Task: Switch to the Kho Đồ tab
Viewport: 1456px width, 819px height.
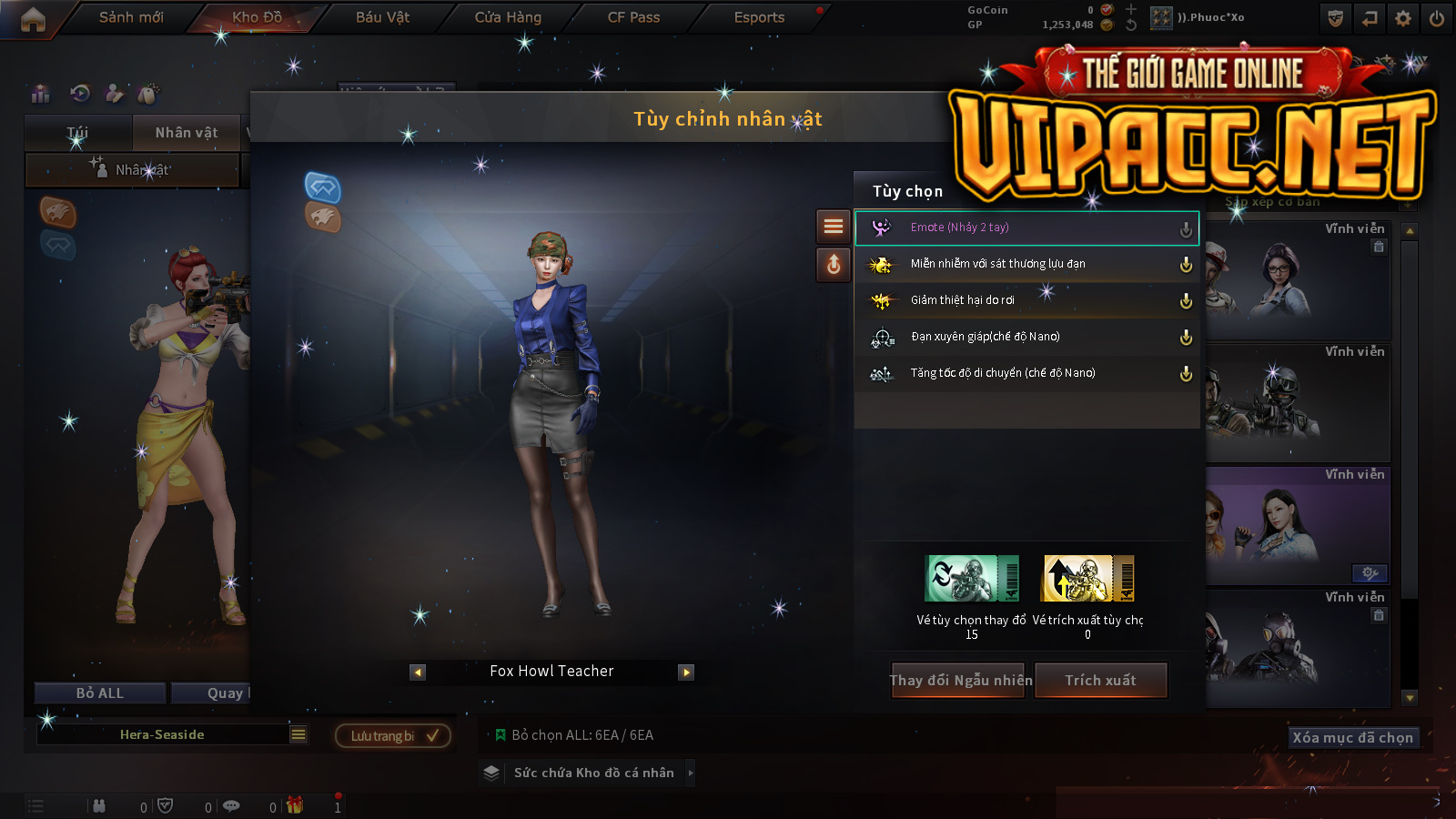Action: pos(257,17)
